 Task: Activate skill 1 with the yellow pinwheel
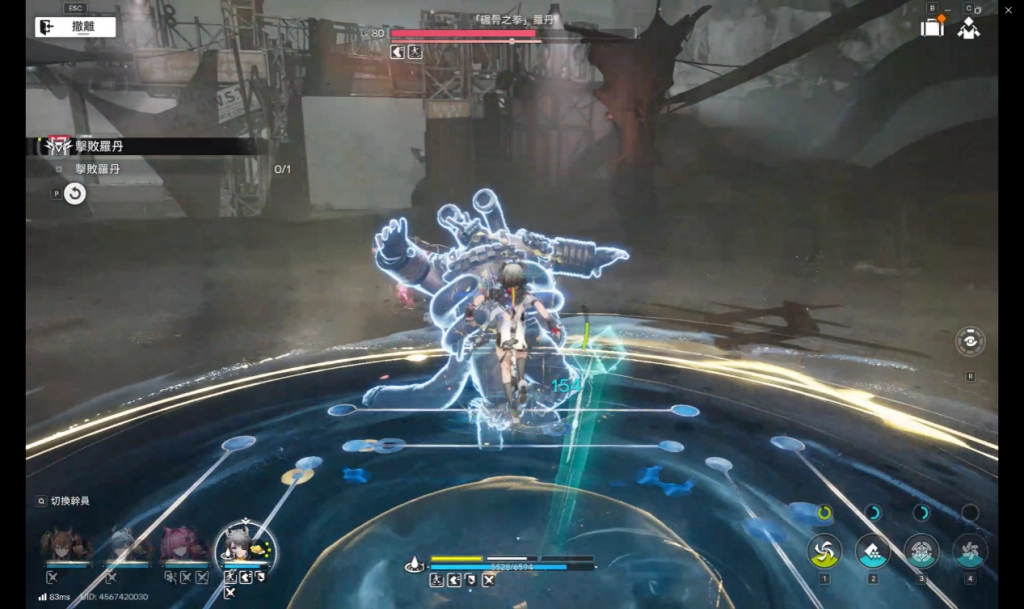pyautogui.click(x=824, y=550)
